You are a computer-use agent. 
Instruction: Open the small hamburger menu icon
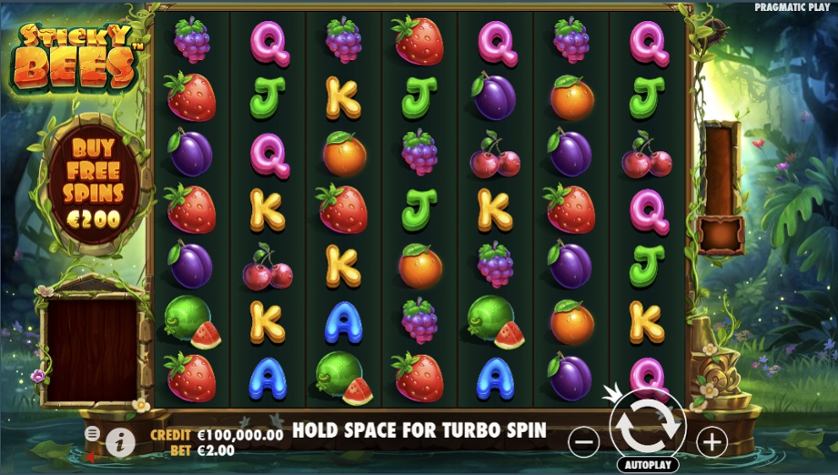coord(93,433)
